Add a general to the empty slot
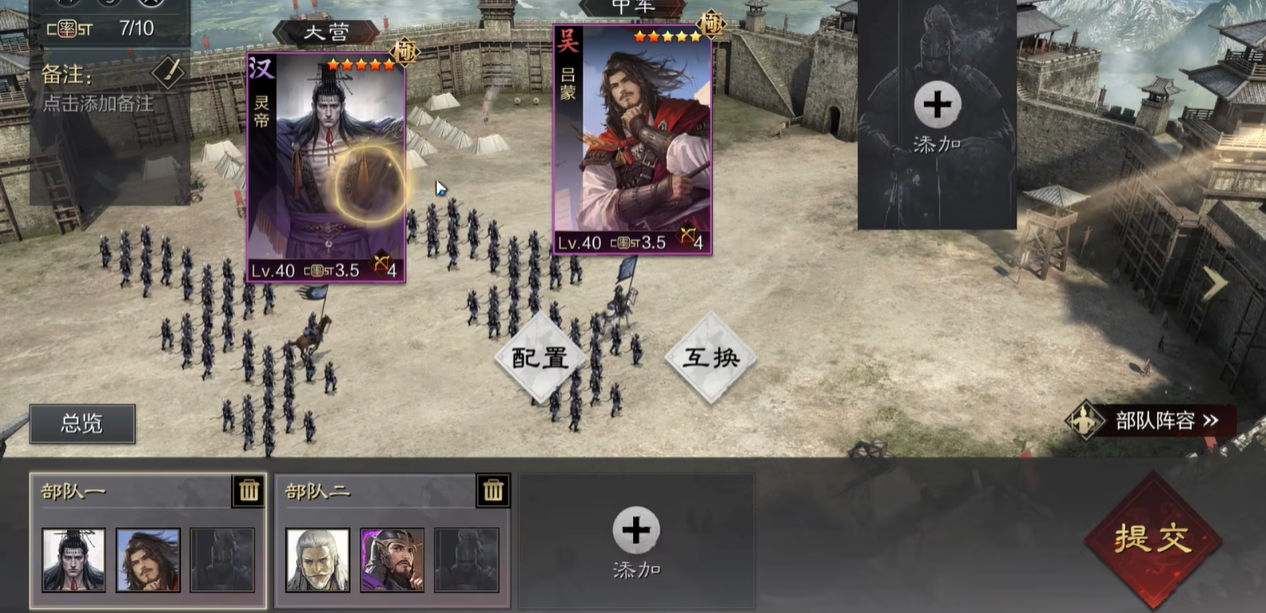Image resolution: width=1266 pixels, height=613 pixels. point(937,115)
